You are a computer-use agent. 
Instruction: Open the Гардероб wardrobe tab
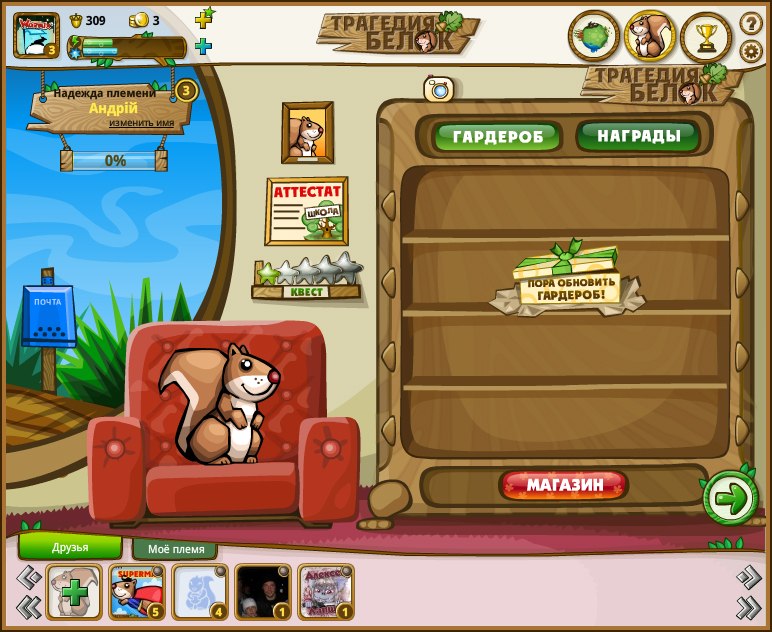point(497,137)
